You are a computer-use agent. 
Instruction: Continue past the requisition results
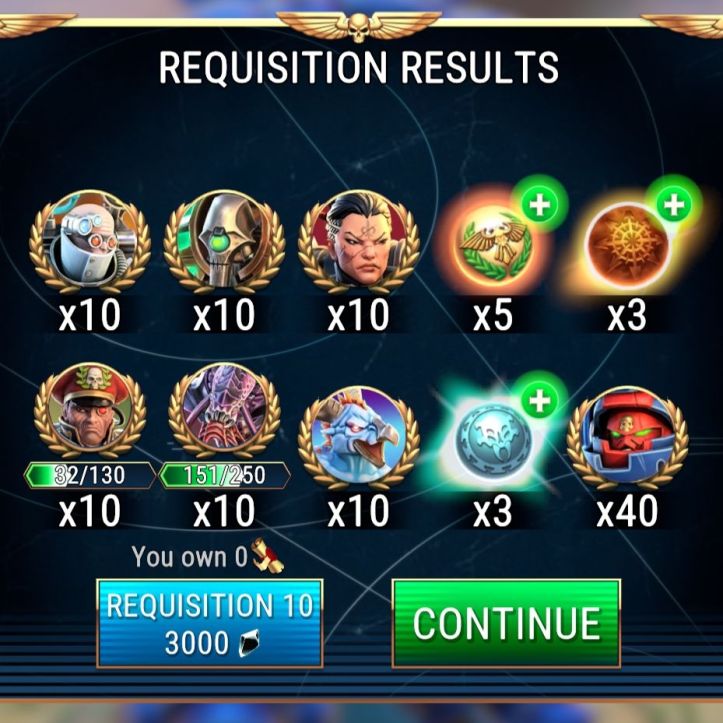pyautogui.click(x=506, y=622)
